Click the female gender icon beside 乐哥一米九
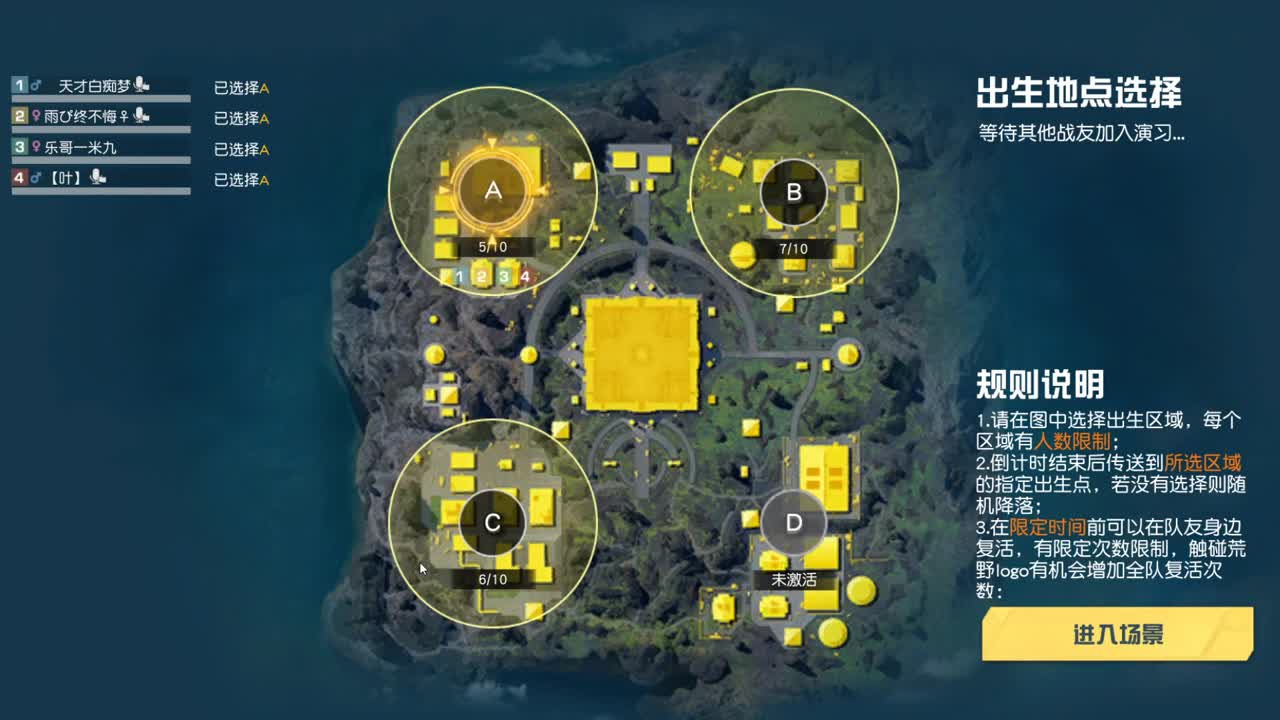The image size is (1280, 720). click(x=36, y=148)
